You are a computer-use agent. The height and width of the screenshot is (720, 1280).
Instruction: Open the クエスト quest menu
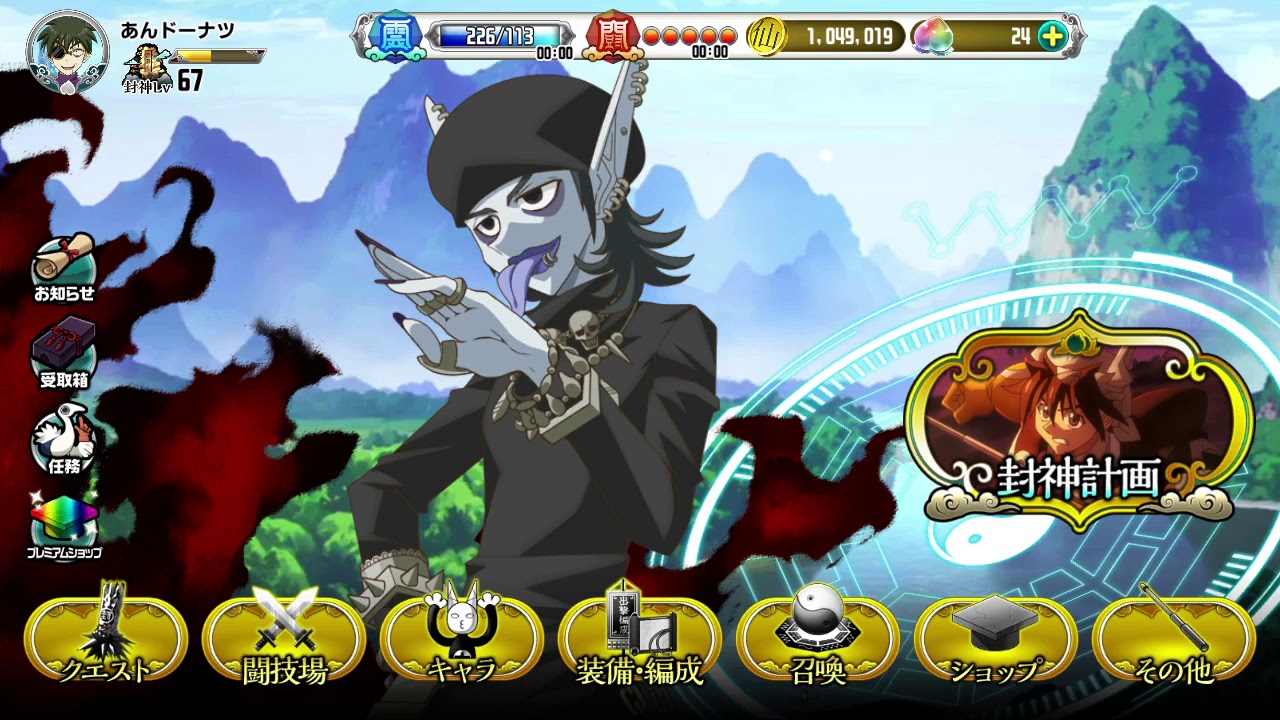click(106, 640)
